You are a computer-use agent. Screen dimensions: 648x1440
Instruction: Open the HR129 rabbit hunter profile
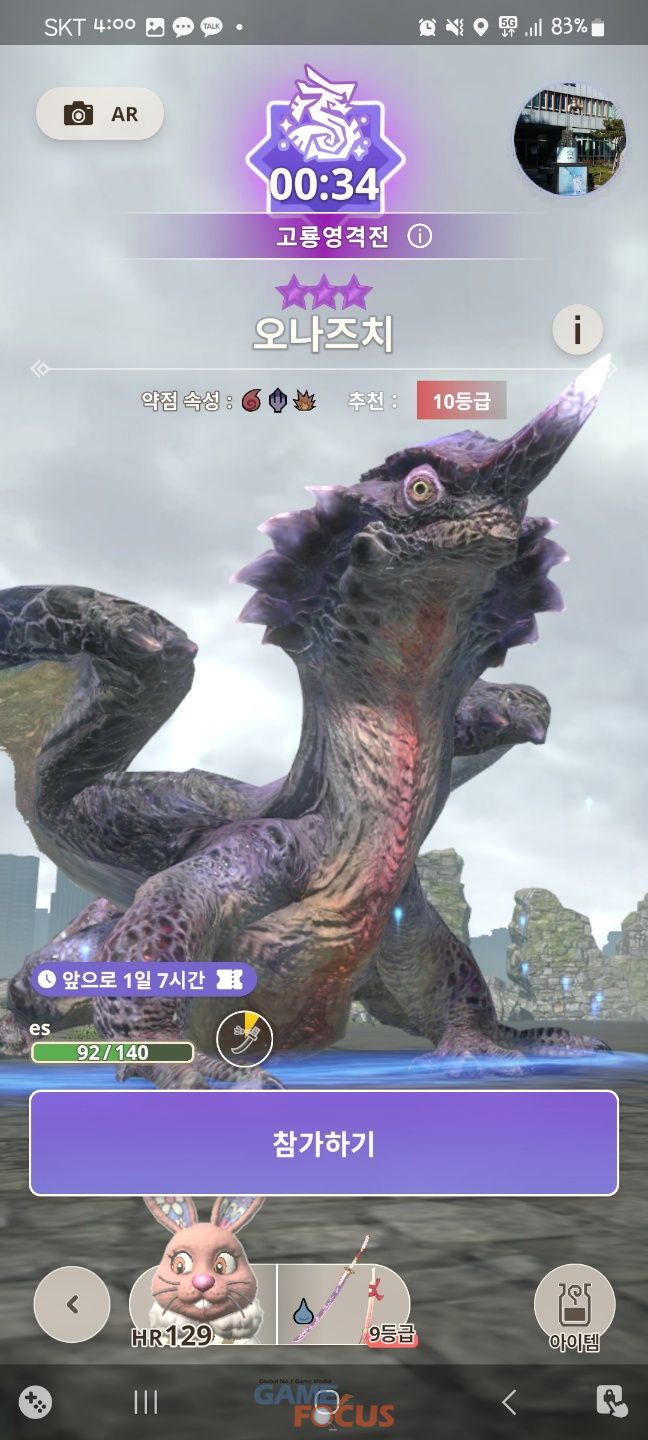(203, 1303)
